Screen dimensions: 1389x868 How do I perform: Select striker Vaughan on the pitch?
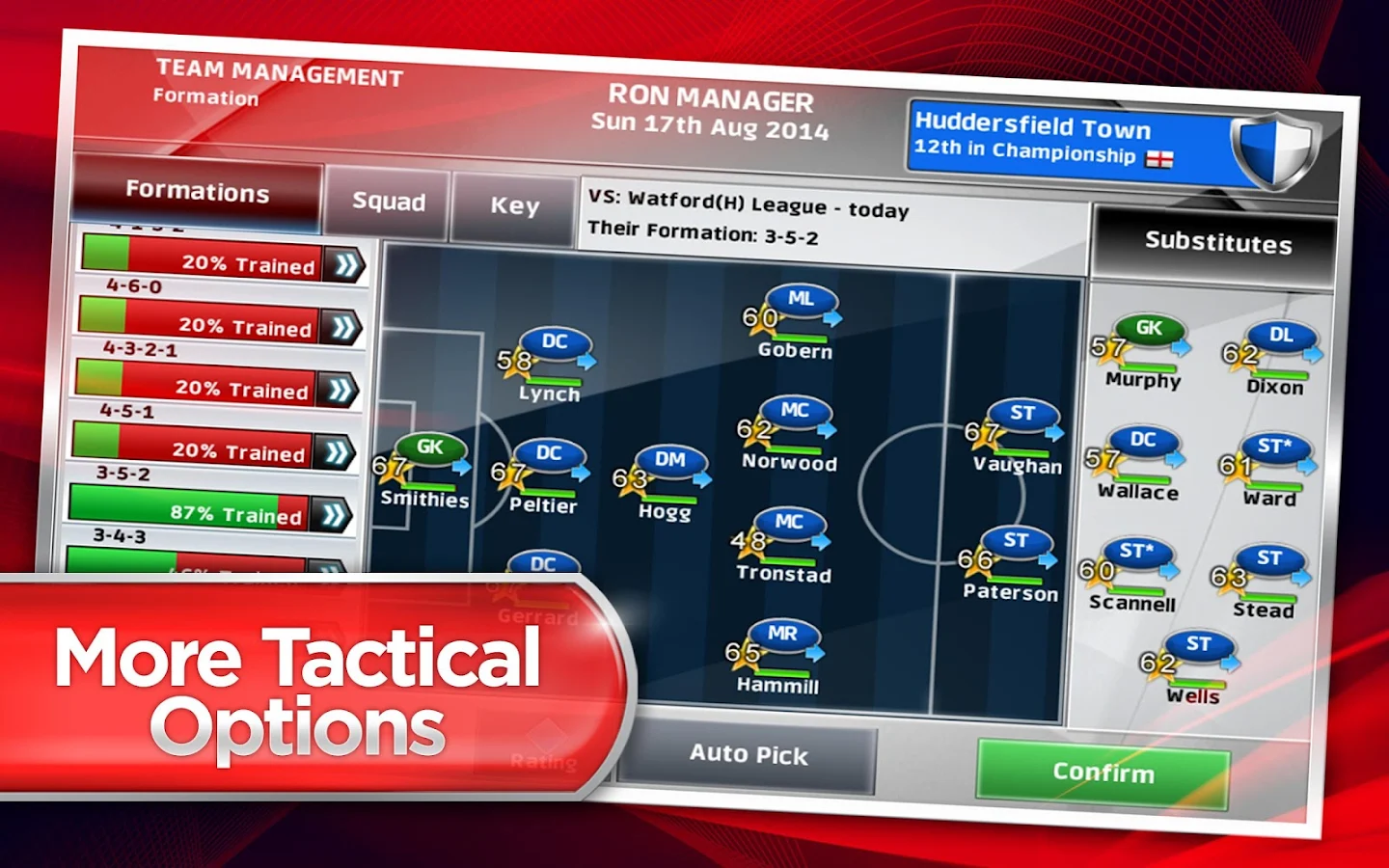click(1025, 417)
